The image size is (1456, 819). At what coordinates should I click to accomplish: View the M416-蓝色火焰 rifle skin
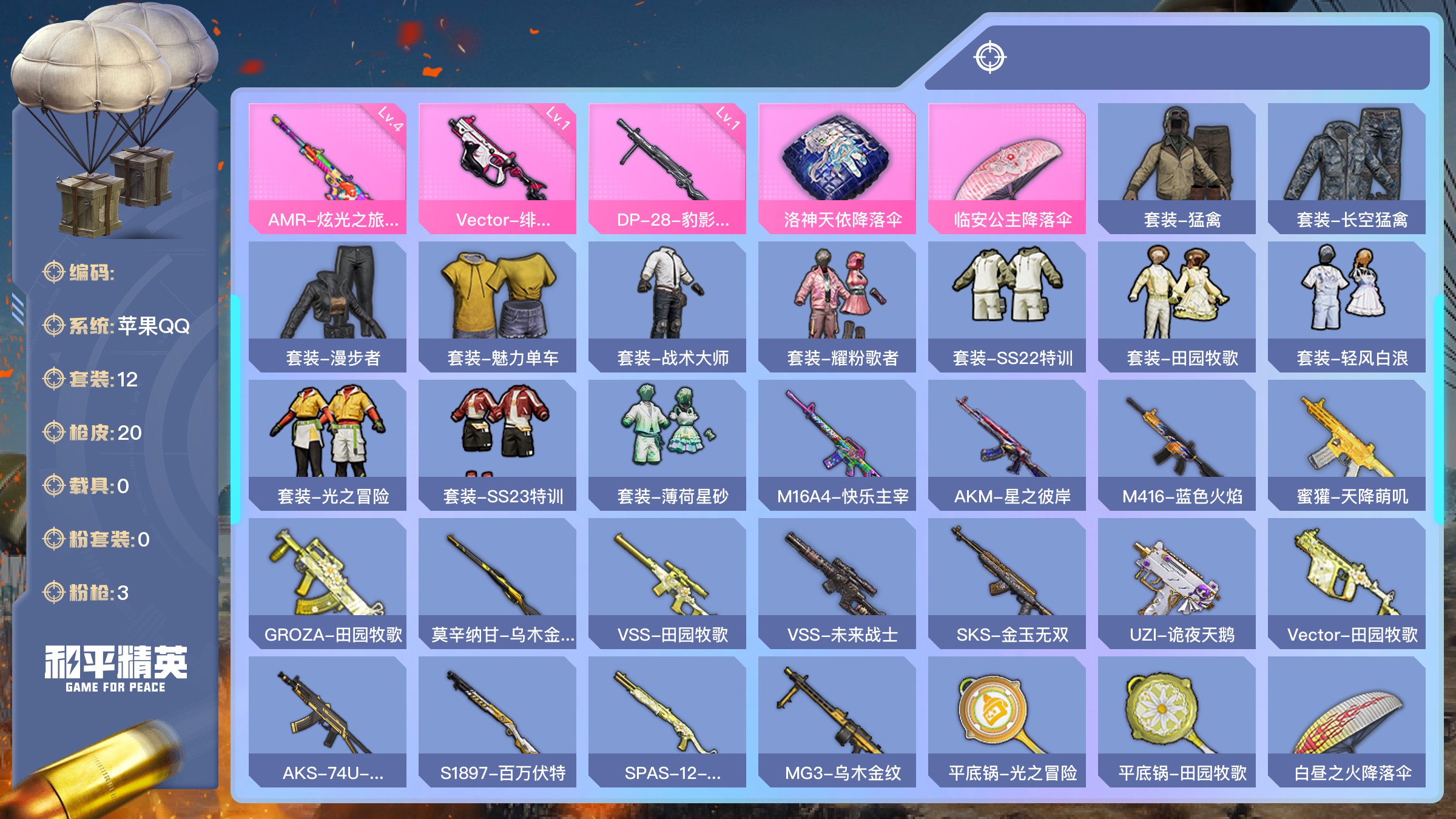1177,445
